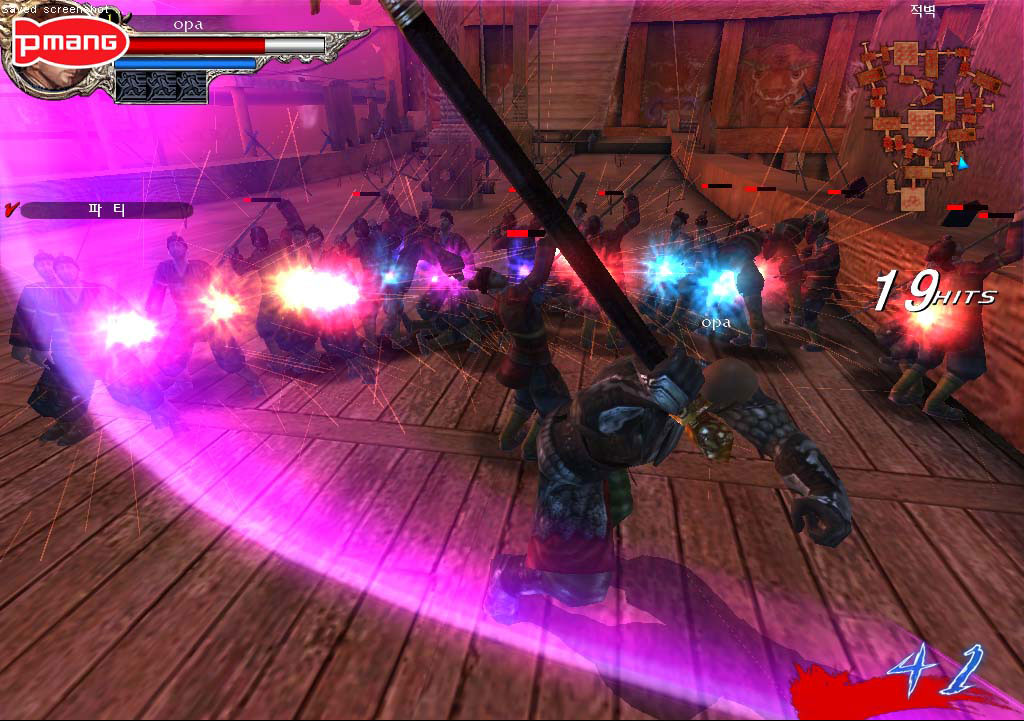
Task: Click the red check mark beside 파티
Action: click(11, 210)
